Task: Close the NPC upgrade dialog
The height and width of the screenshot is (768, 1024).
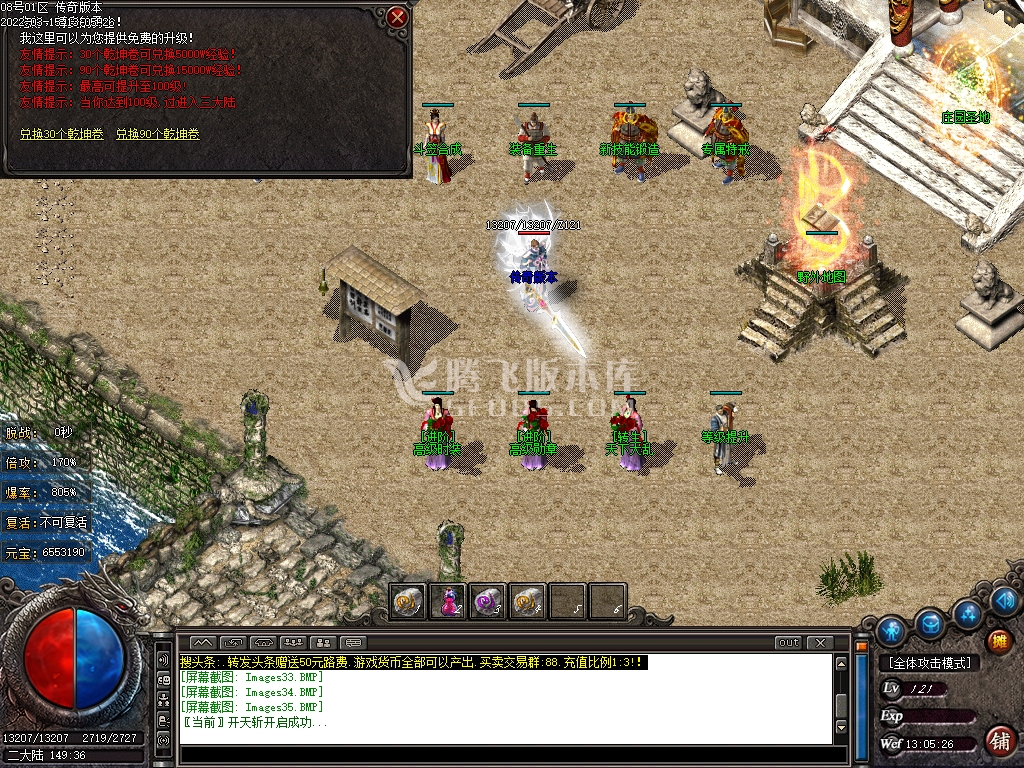Action: click(397, 17)
